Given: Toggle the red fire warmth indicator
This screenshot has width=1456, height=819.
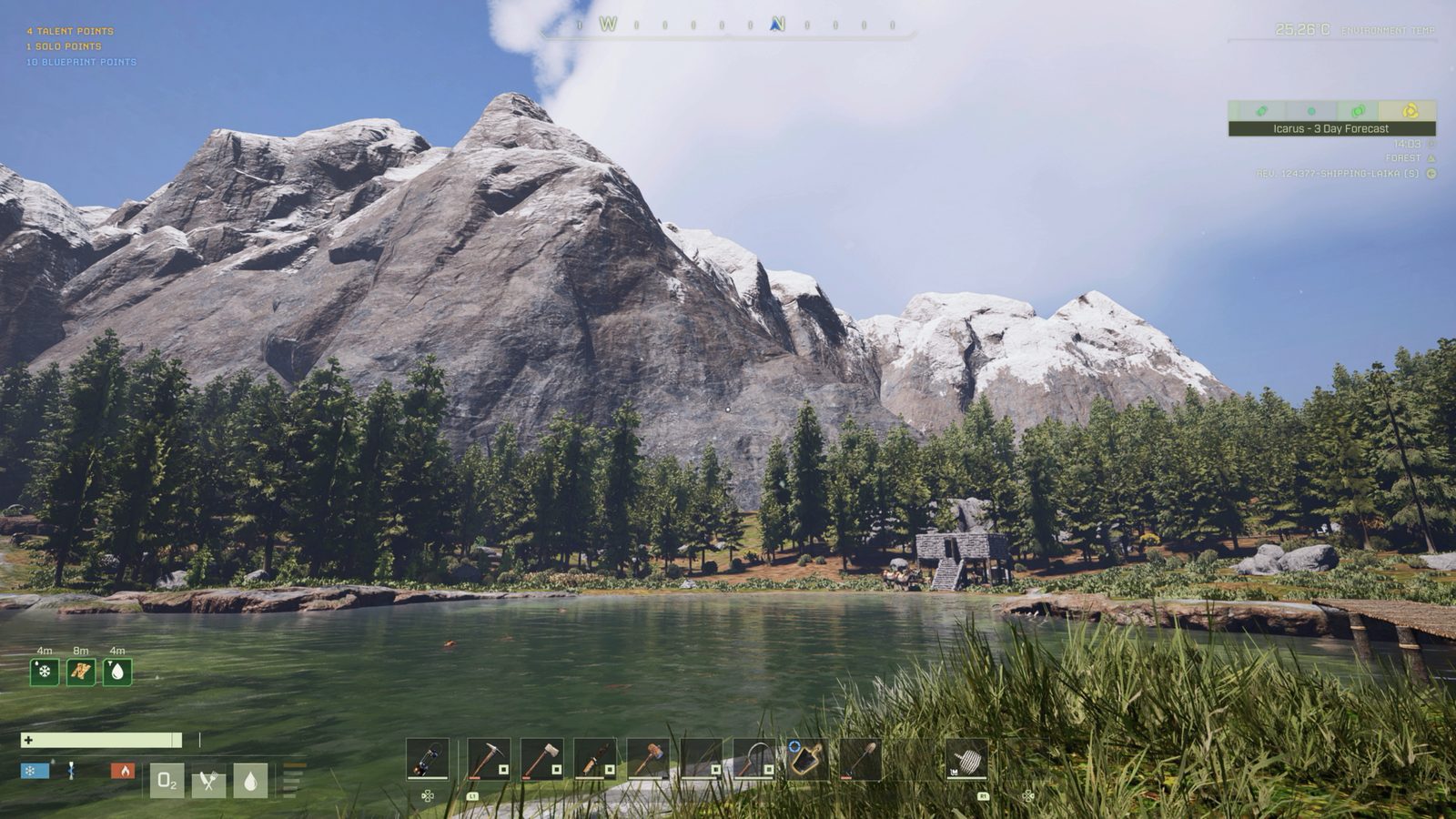Looking at the screenshot, I should pyautogui.click(x=123, y=772).
